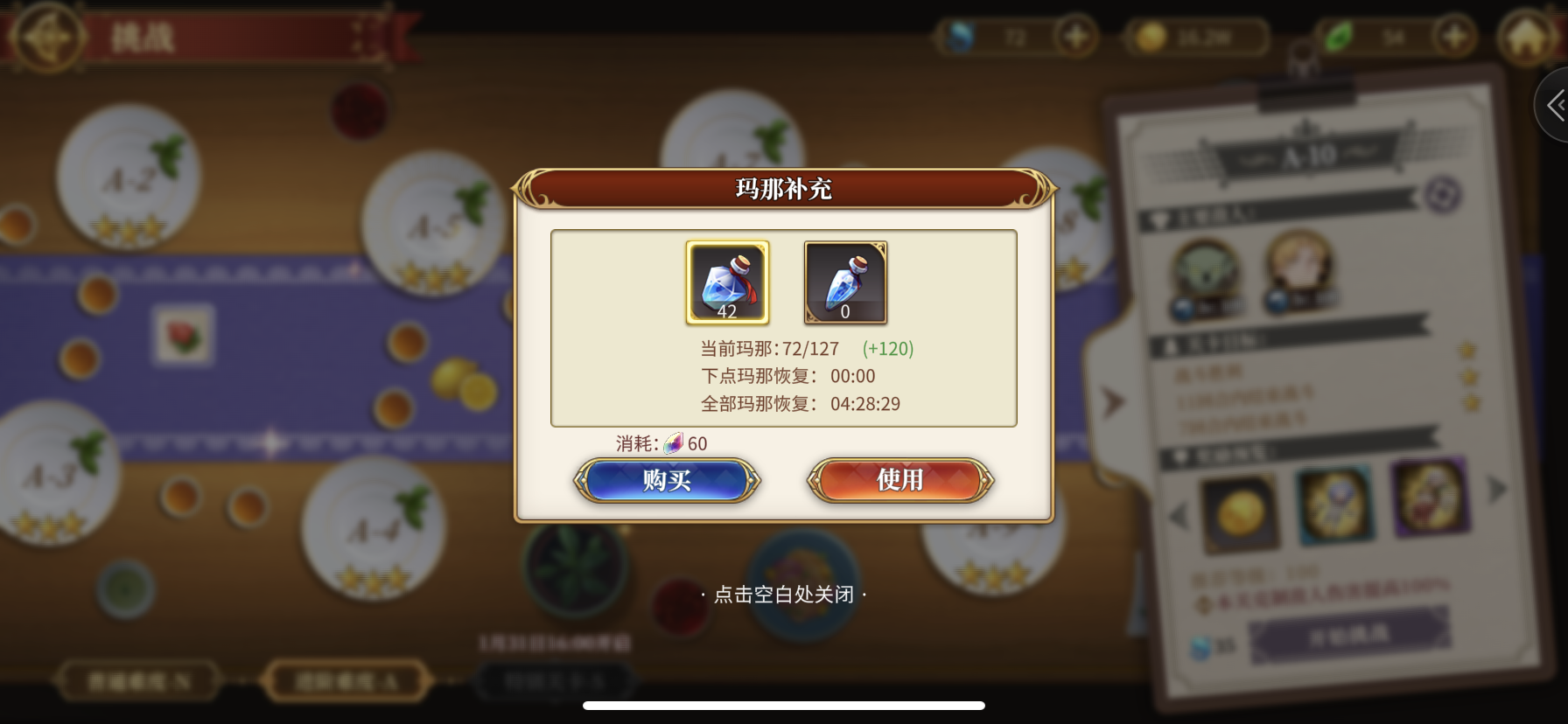Select the small mana potion showing 0
The height and width of the screenshot is (724, 1568).
click(843, 282)
